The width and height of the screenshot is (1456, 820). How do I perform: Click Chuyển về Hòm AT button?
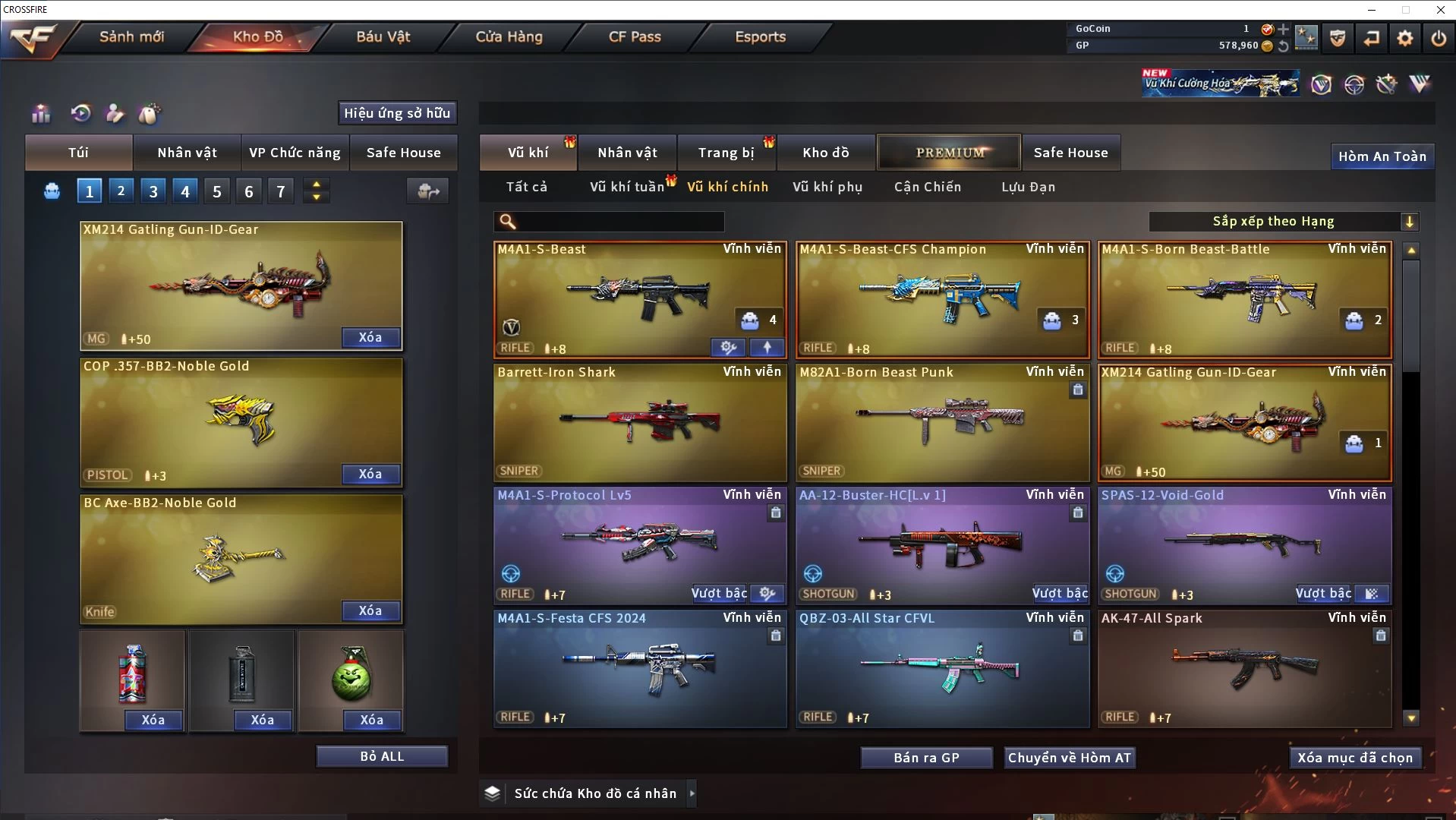tap(1069, 758)
